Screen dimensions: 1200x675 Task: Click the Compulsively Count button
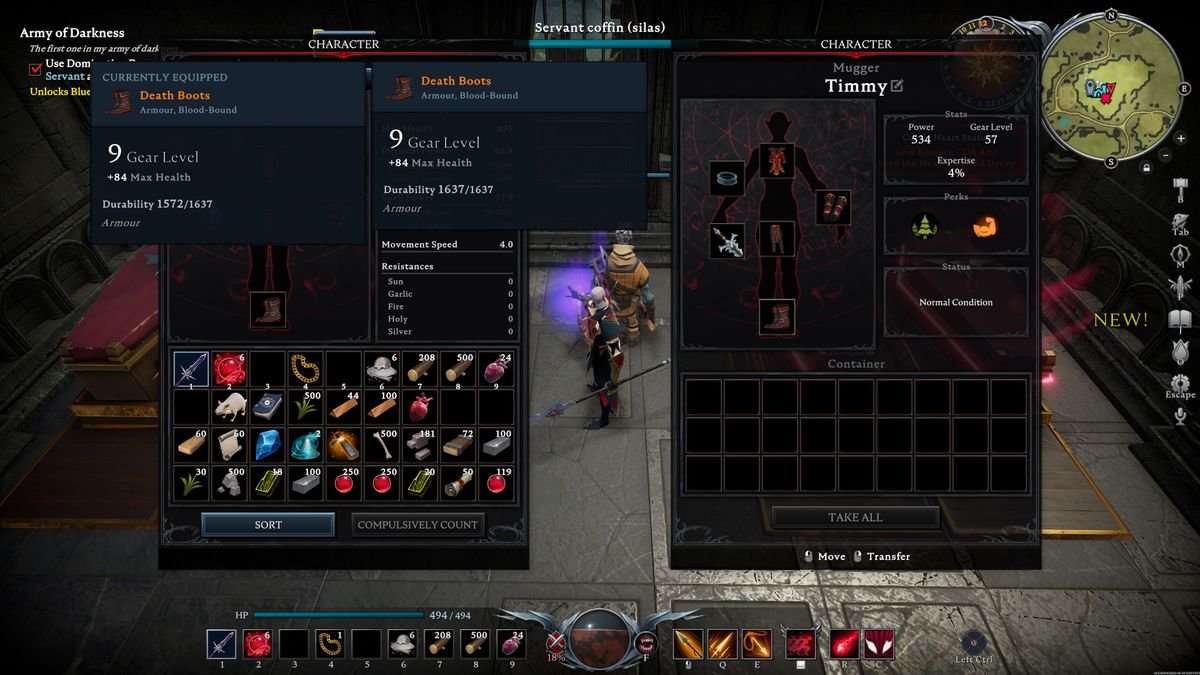(418, 525)
